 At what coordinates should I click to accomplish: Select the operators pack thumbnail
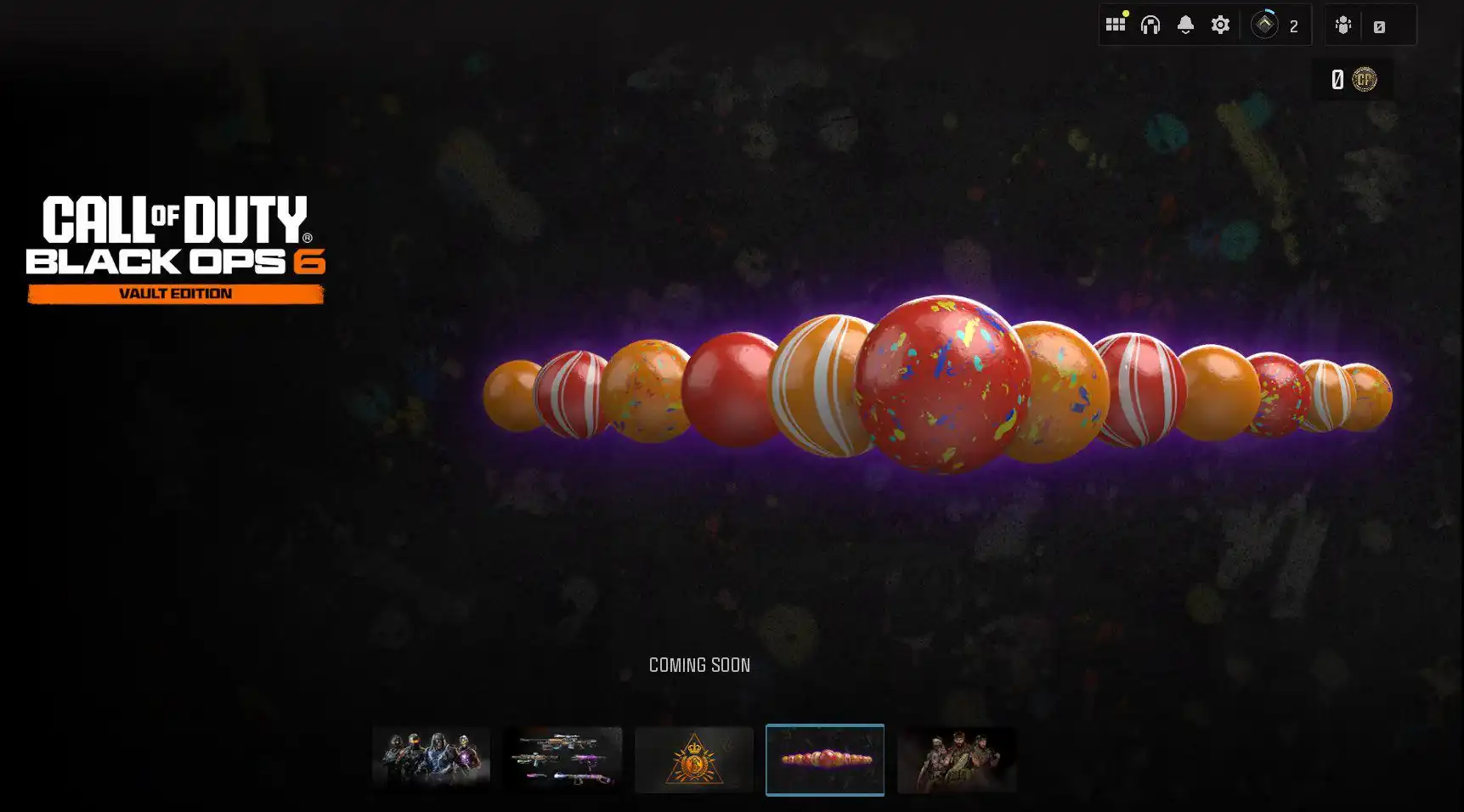(431, 759)
